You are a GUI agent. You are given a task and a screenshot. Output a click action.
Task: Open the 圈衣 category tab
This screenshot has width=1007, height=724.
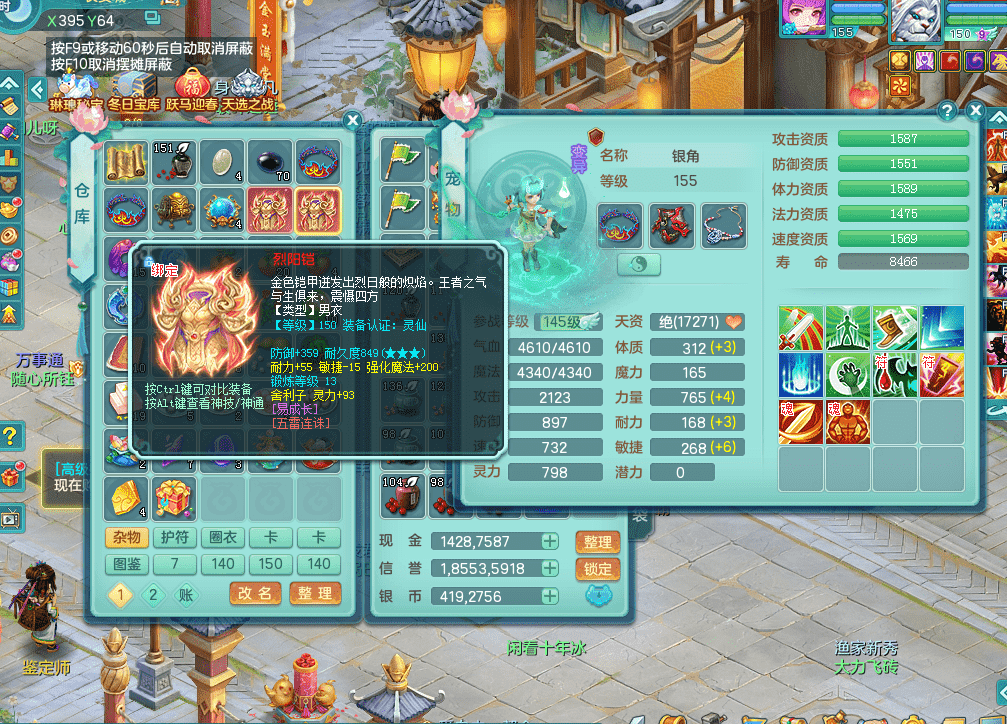(223, 538)
